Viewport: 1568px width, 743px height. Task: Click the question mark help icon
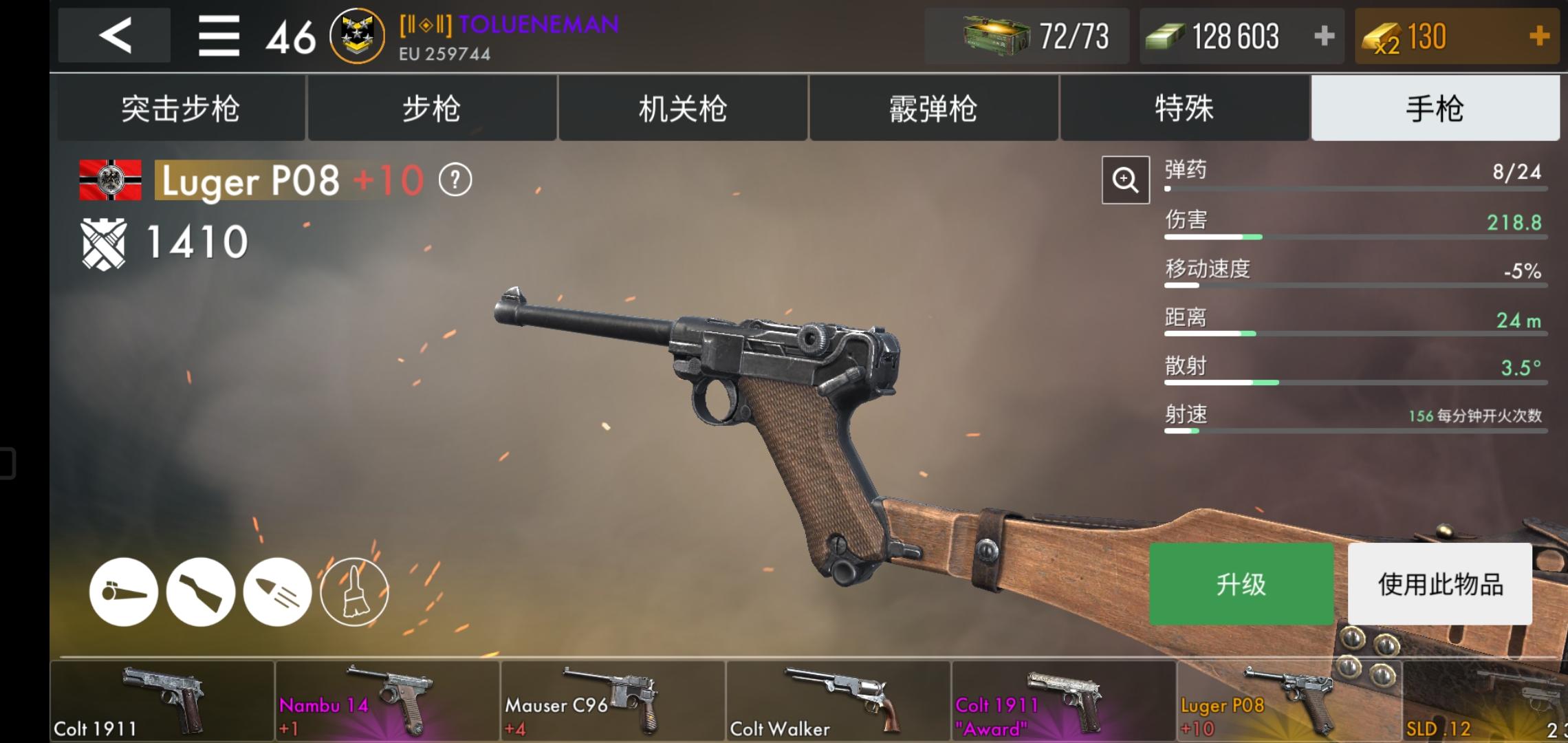click(455, 181)
